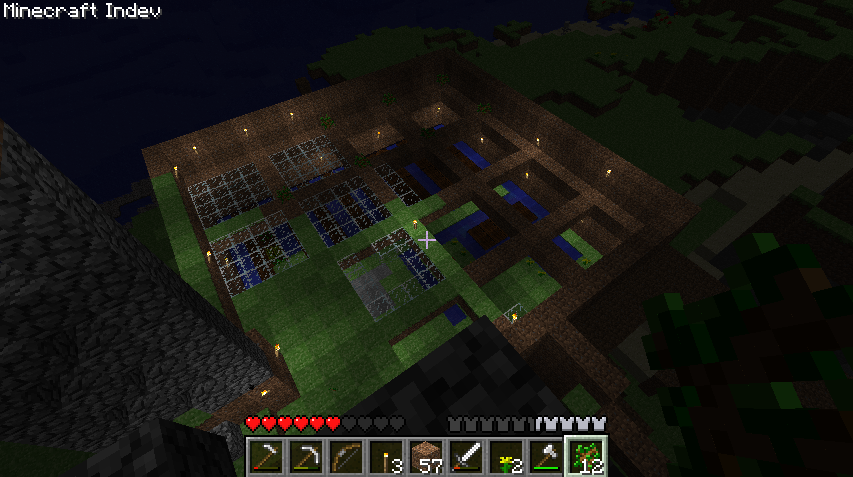Screen dimensions: 853x477
Task: Switch to the axe slot
Action: (x=546, y=457)
